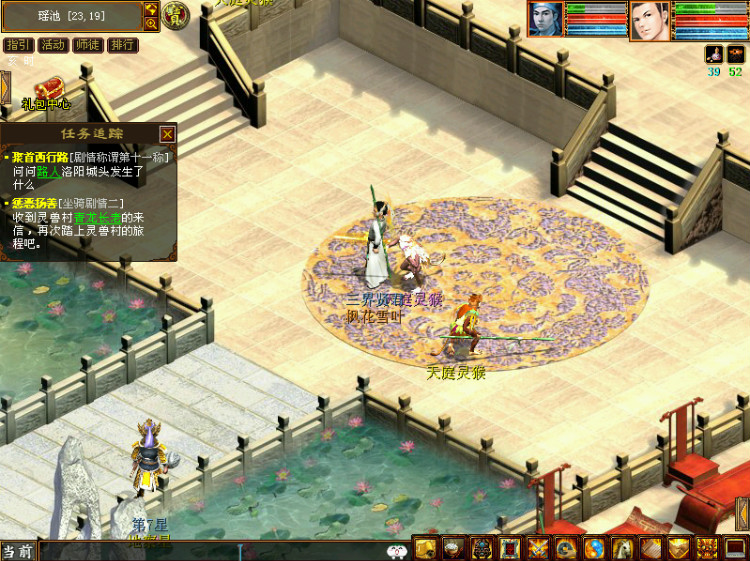Click the white horse mount icon
This screenshot has width=750, height=561.
[x=623, y=548]
